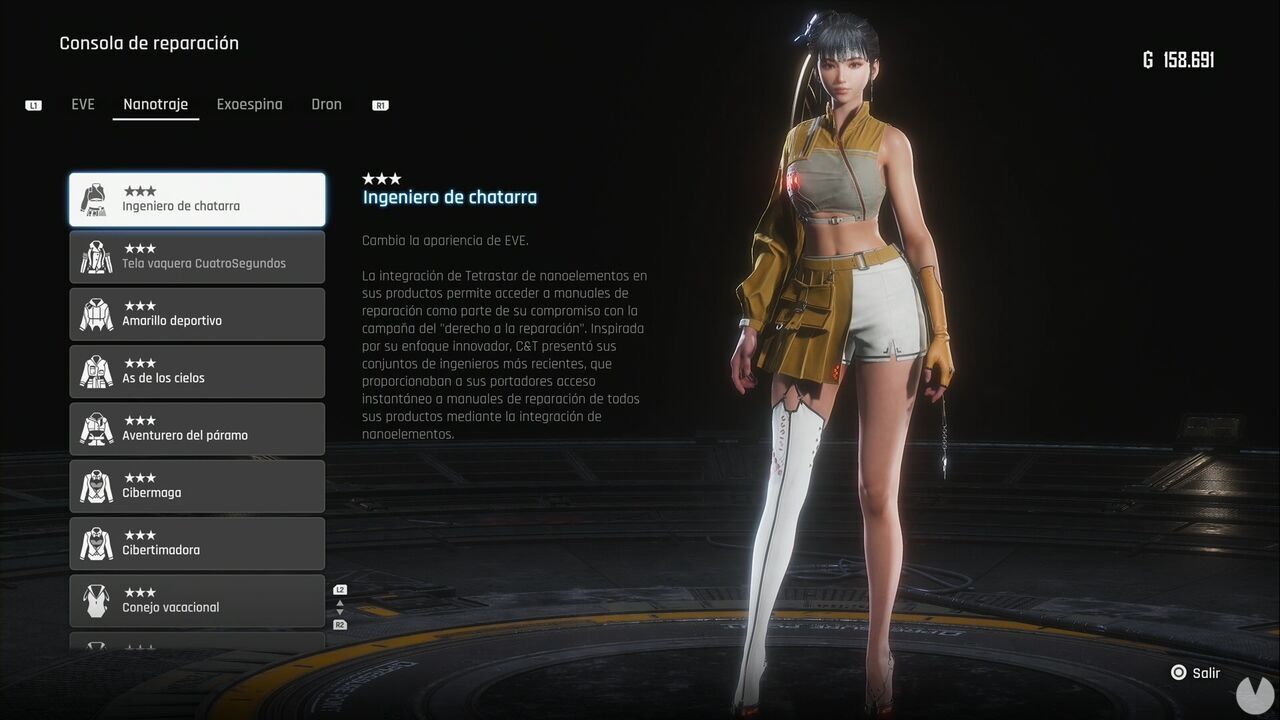Switch to the Exoespina tab
This screenshot has height=720, width=1280.
(249, 103)
